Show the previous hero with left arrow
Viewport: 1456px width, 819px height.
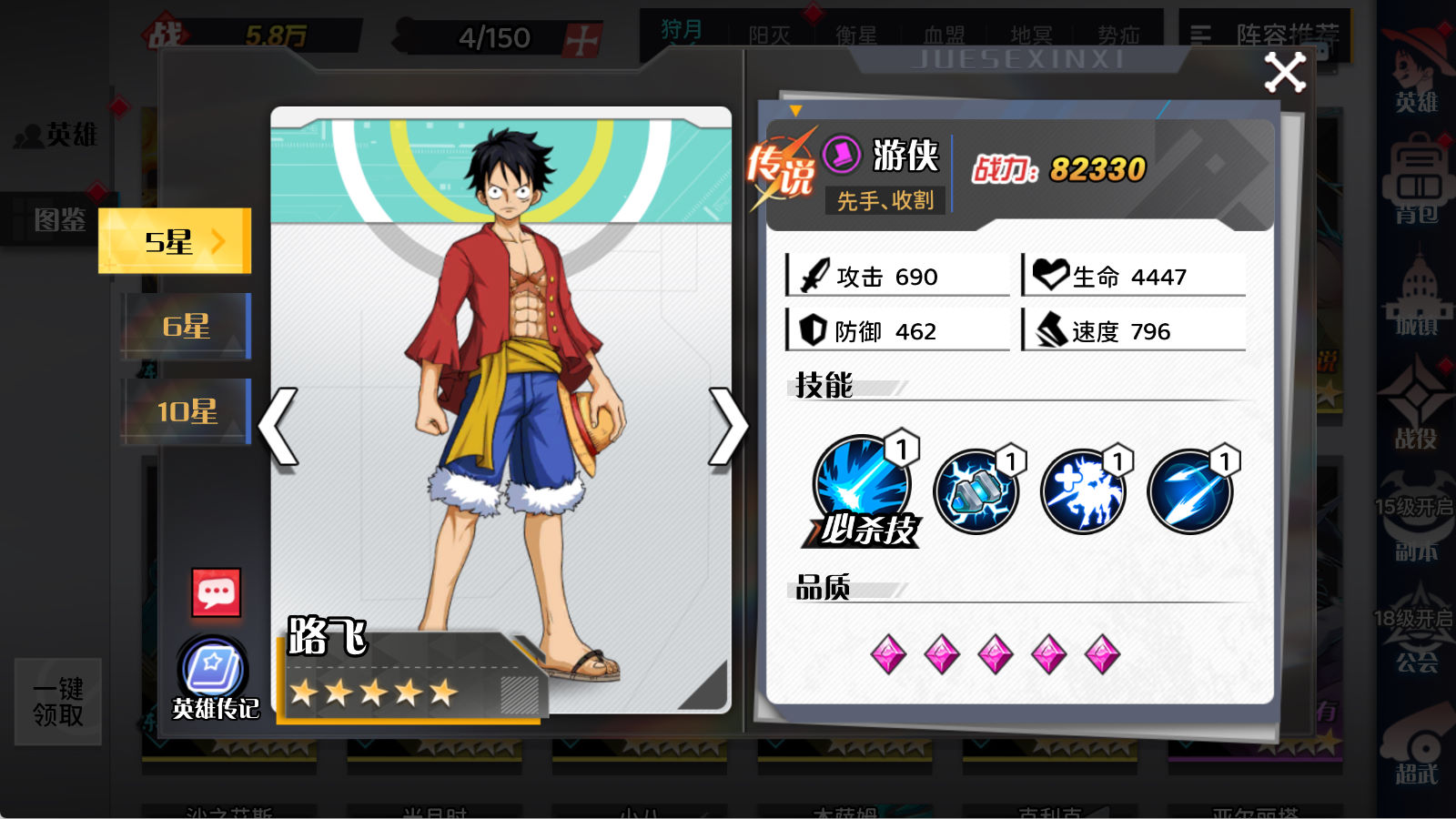[279, 426]
